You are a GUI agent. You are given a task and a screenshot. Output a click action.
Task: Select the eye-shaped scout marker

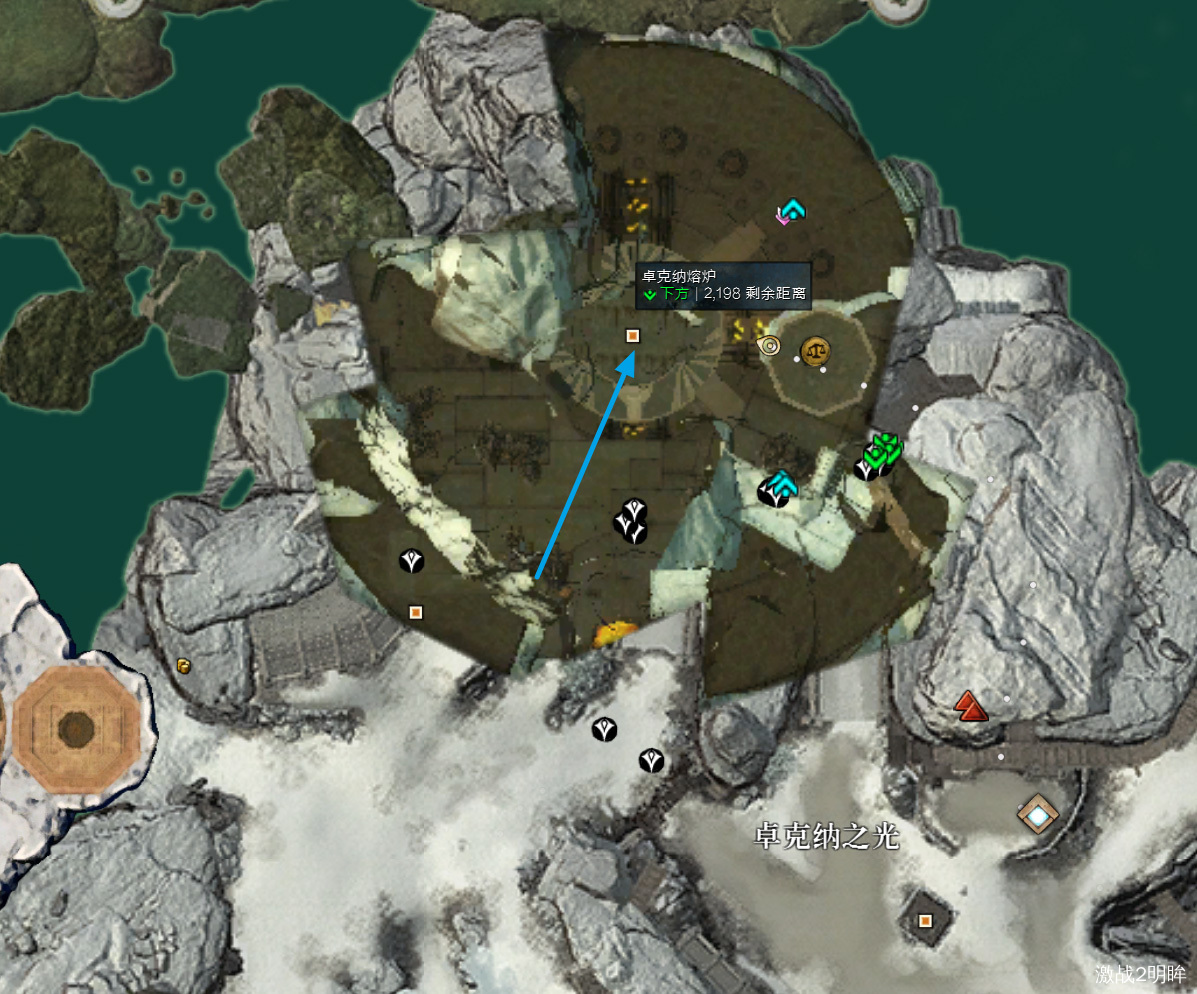(x=769, y=346)
